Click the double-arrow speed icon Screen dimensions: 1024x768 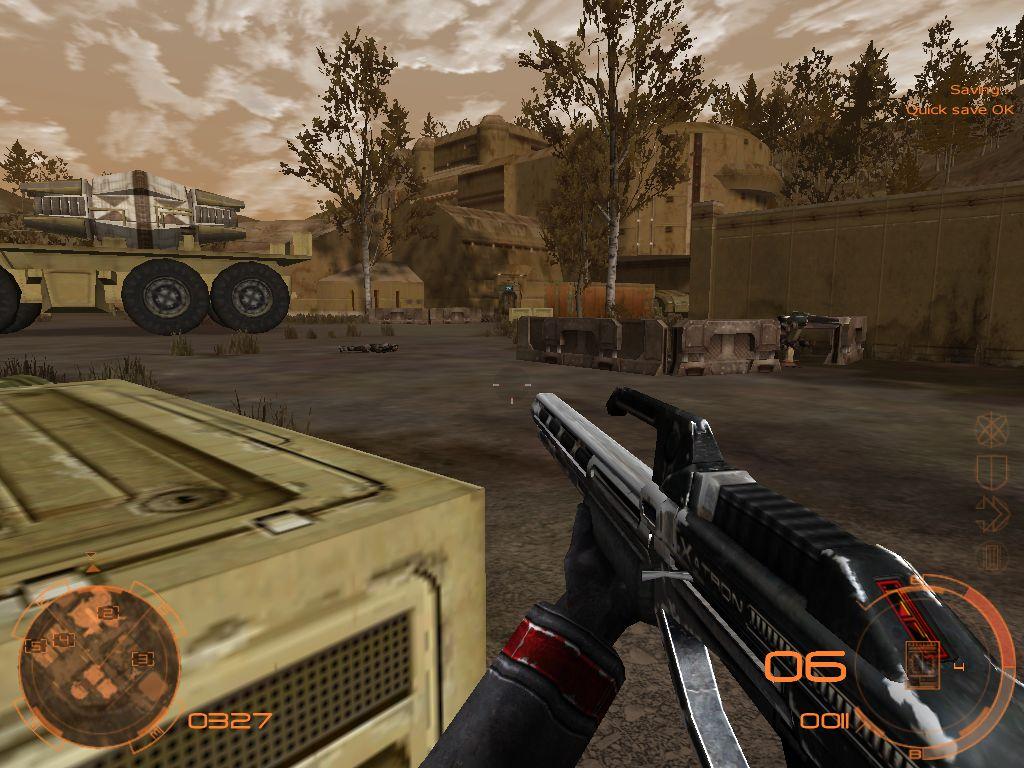click(x=991, y=512)
